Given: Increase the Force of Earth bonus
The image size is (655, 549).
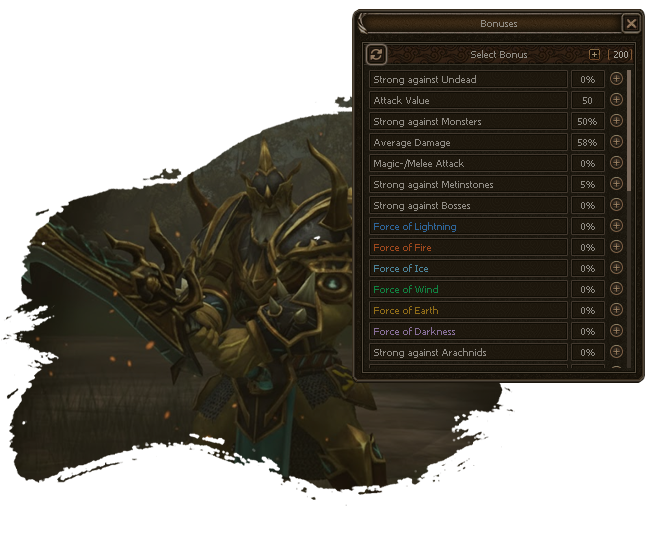Looking at the screenshot, I should click(616, 310).
